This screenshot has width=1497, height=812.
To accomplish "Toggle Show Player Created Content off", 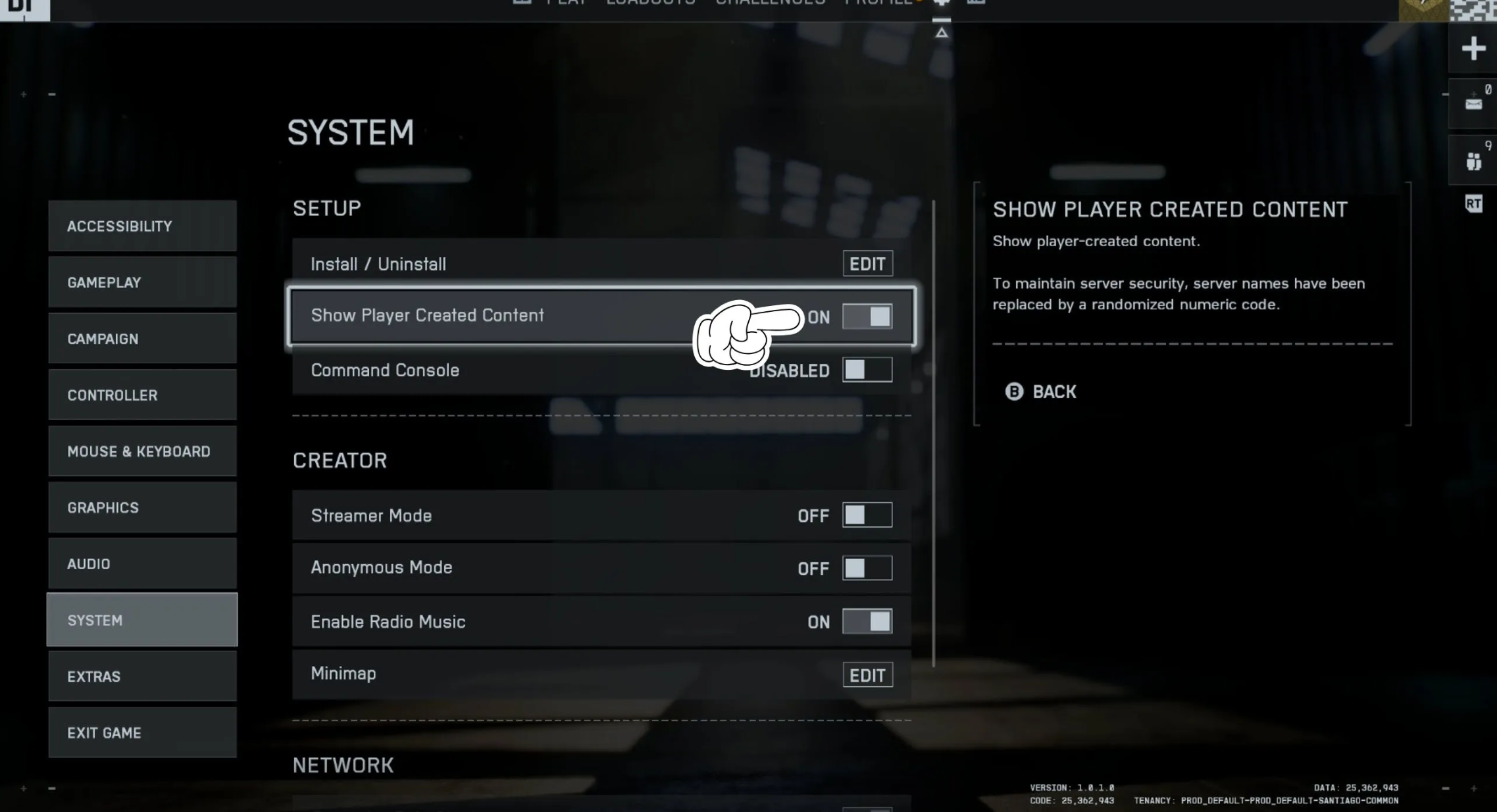I will [x=867, y=317].
